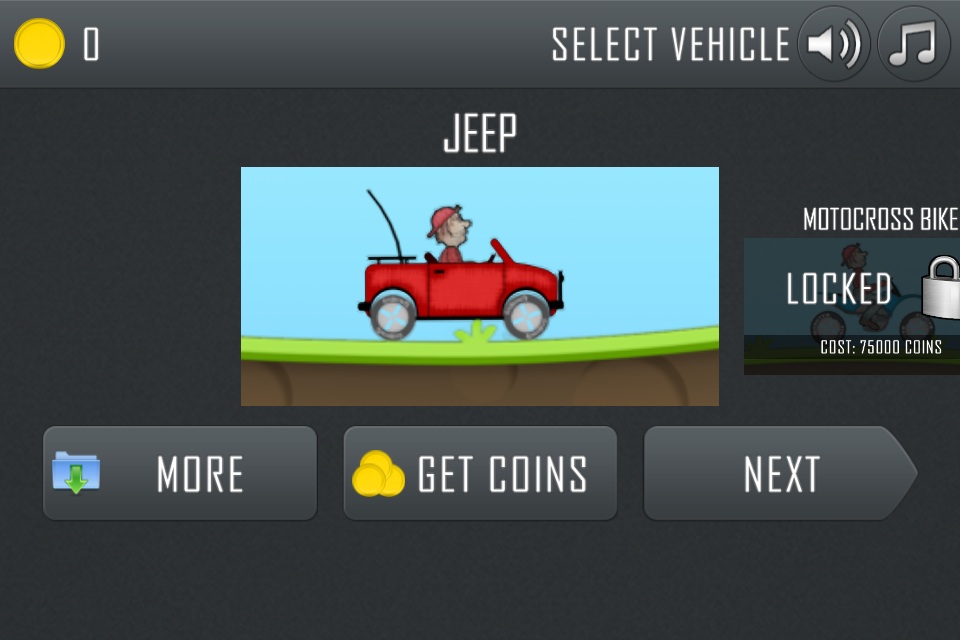This screenshot has width=960, height=640.
Task: Choose the locked Motocross Bike tile
Action: 852,305
